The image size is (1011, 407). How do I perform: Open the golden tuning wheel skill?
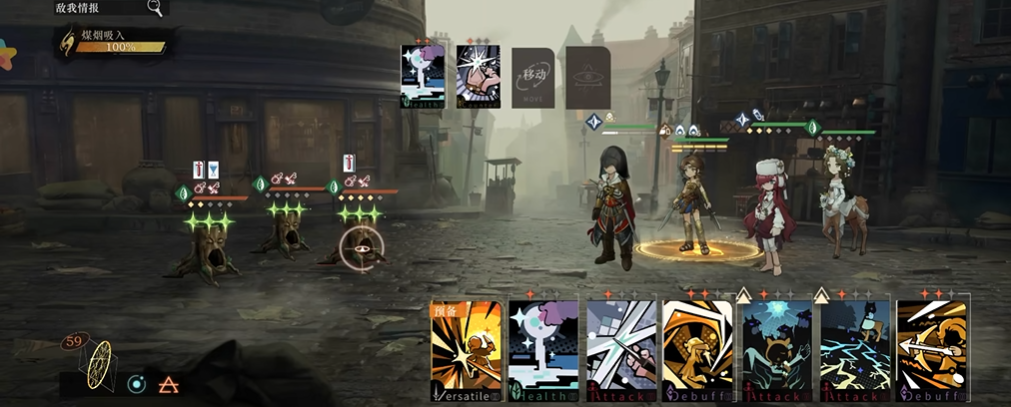click(99, 366)
